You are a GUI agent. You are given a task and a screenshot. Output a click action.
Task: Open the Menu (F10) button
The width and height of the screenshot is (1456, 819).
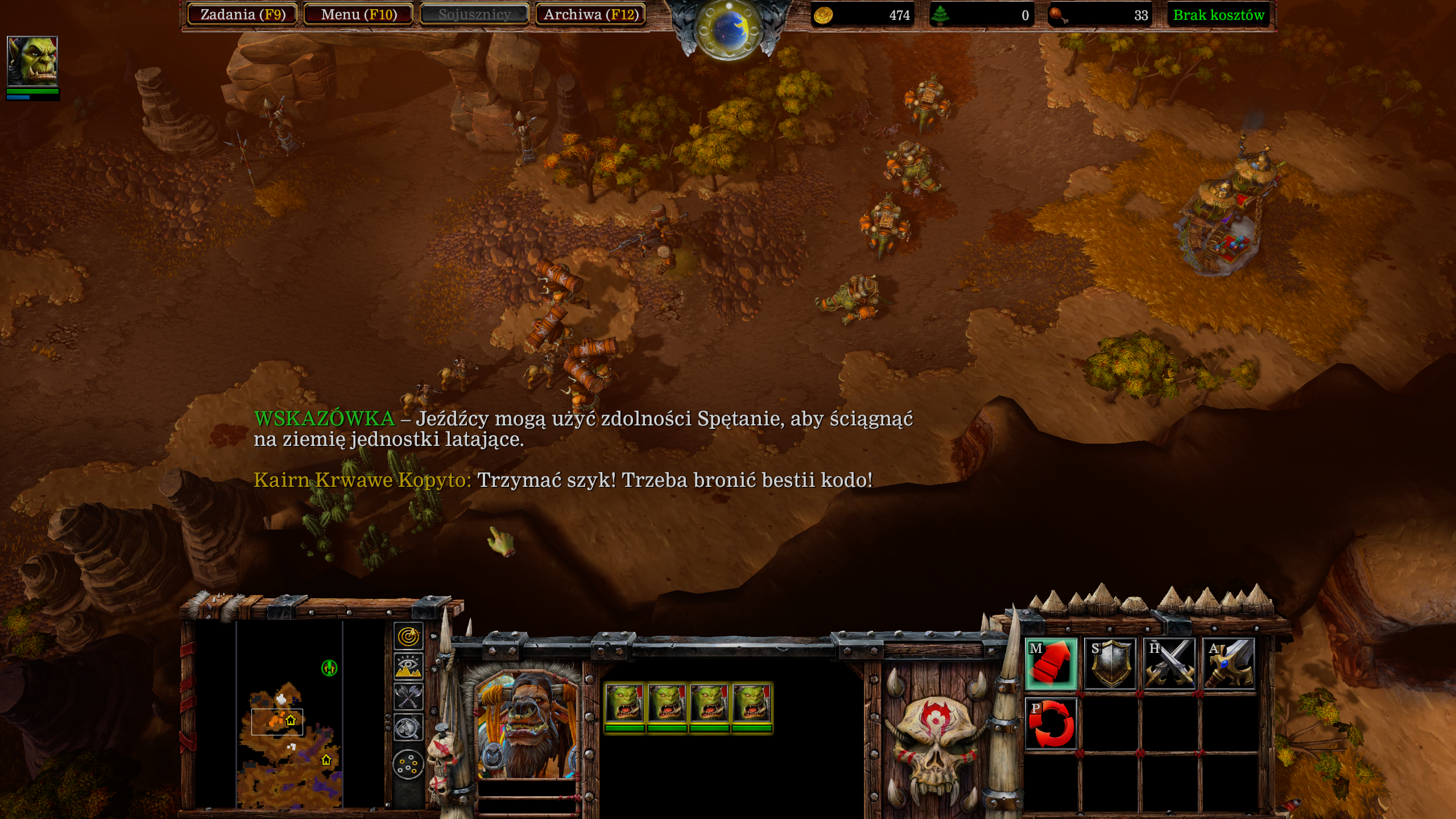[359, 15]
